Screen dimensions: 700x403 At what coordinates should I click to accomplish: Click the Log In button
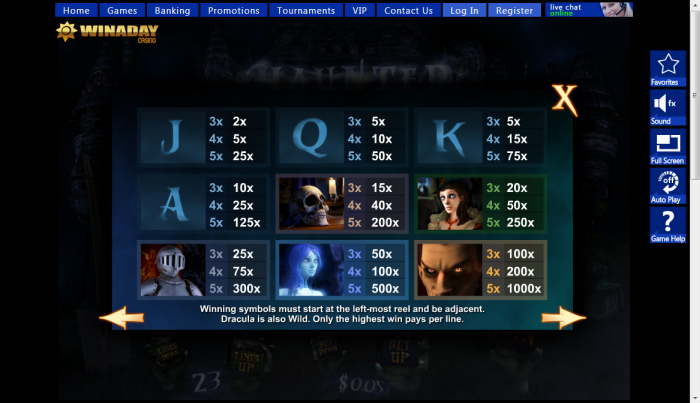coord(464,10)
